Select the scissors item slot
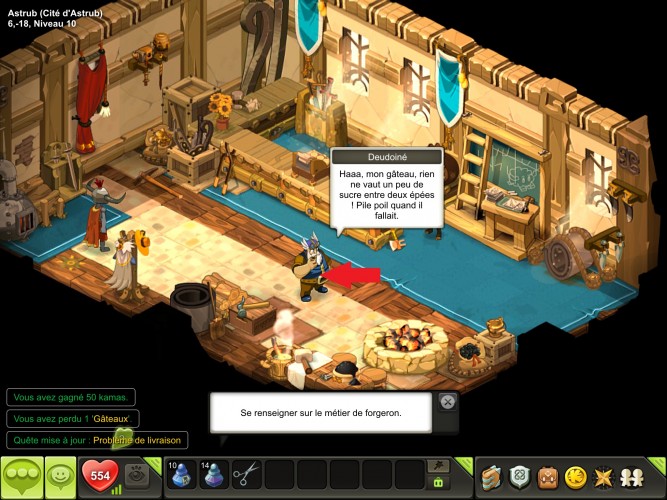 (245, 474)
